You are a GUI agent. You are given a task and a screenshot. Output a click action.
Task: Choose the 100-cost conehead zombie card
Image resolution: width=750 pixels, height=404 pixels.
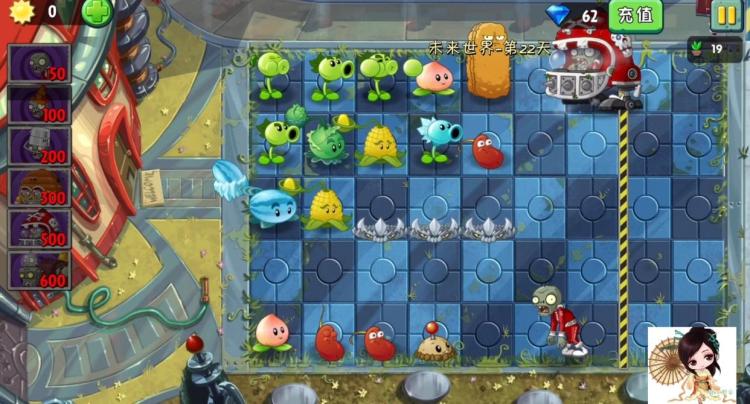(40, 104)
